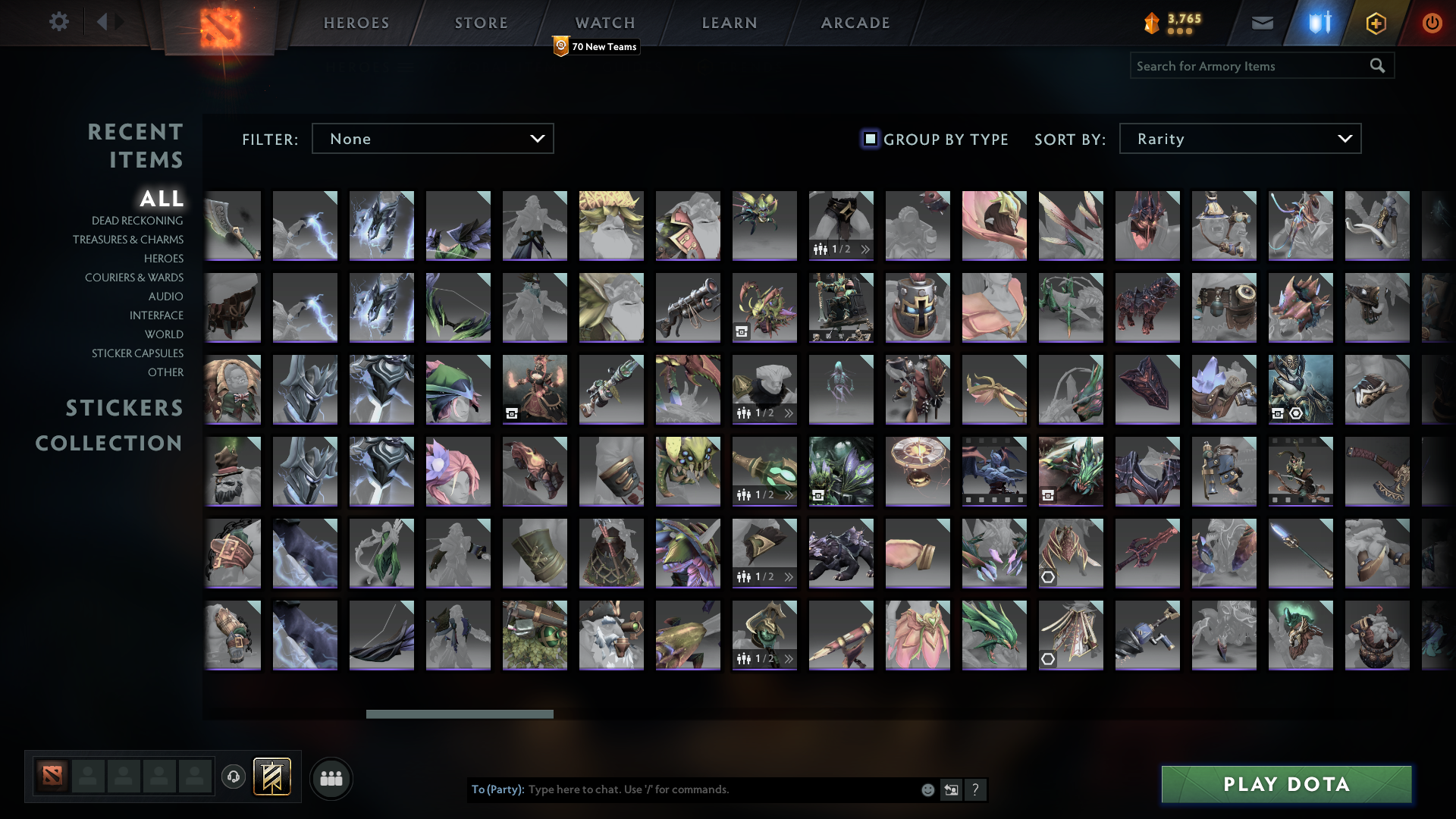Switch to the ARCADE tab
The width and height of the screenshot is (1456, 819).
pos(855,22)
